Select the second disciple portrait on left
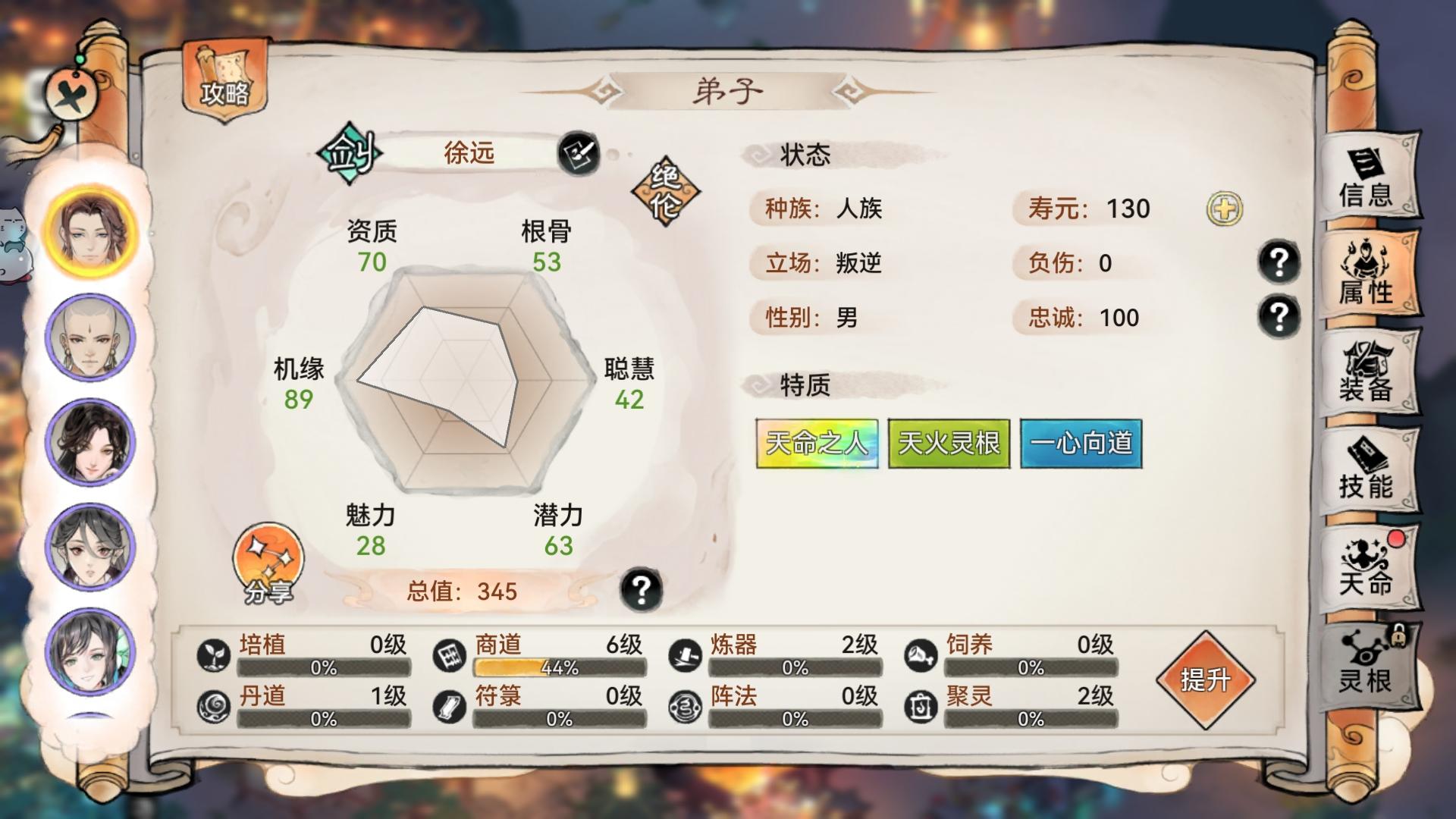Viewport: 1456px width, 819px height. tap(90, 338)
